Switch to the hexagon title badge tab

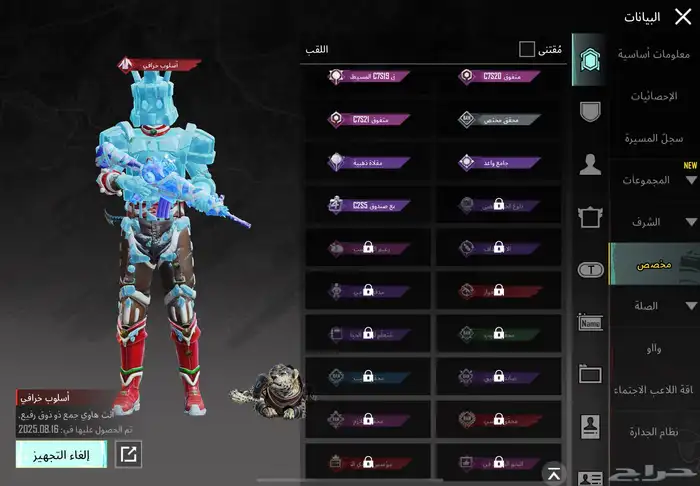pos(589,63)
